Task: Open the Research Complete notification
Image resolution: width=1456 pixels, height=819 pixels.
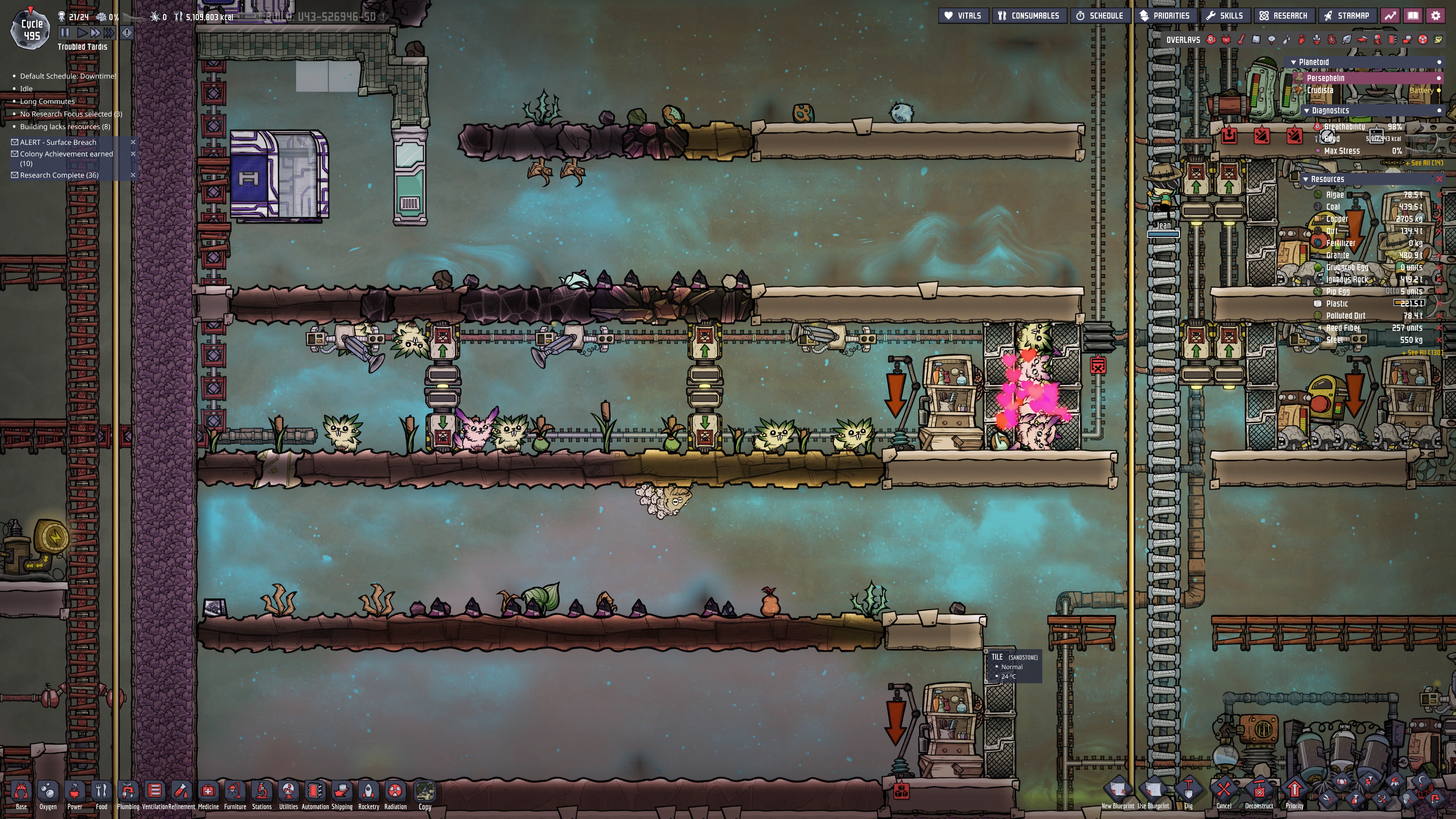Action: (59, 175)
